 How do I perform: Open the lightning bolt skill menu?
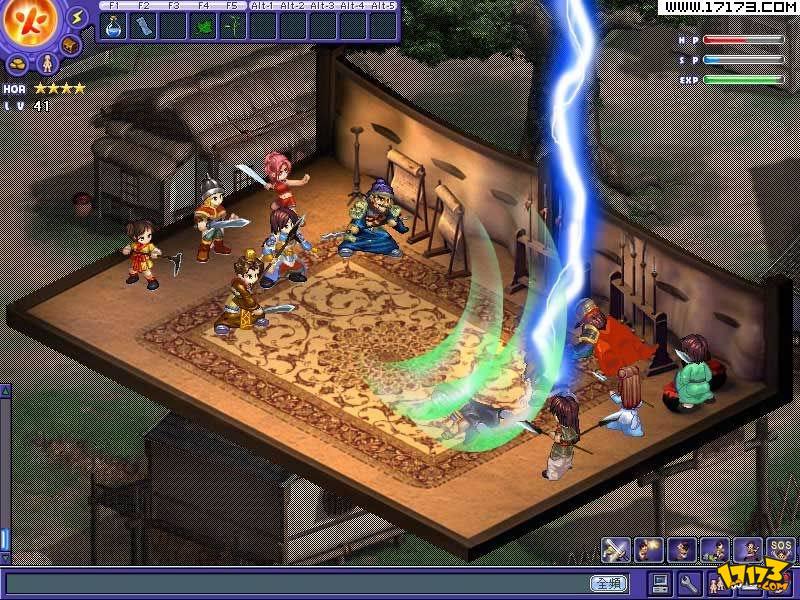(x=79, y=18)
